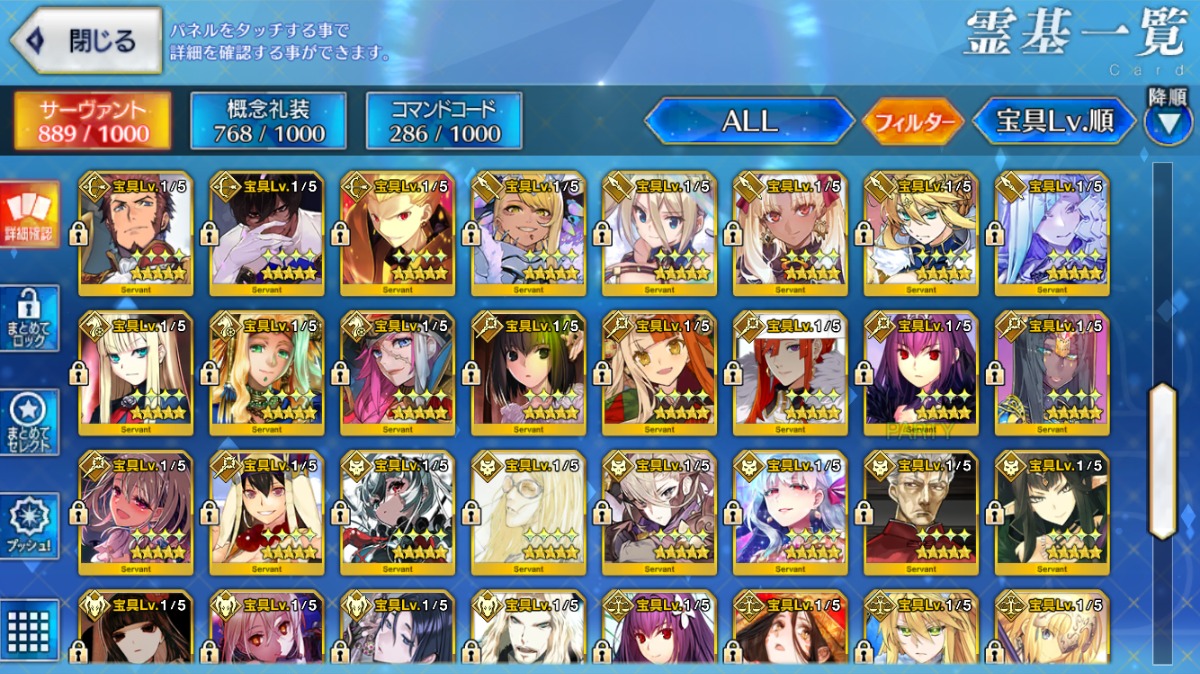This screenshot has width=1200, height=674.
Task: Open the フィルター filter options
Action: click(x=913, y=123)
